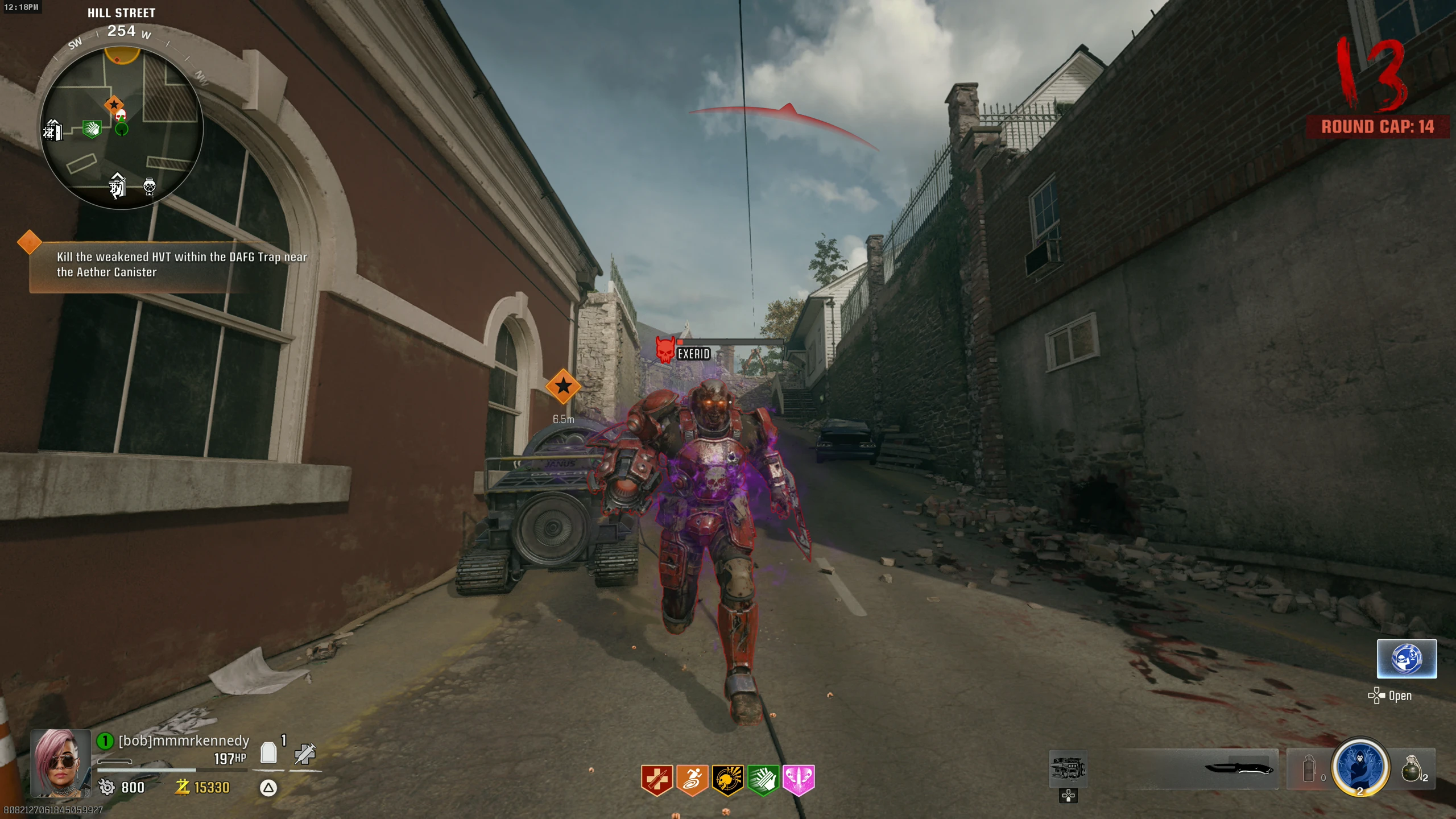Screen dimensions: 1456x819
Task: Select the pink Double Tap perk icon
Action: point(799,779)
